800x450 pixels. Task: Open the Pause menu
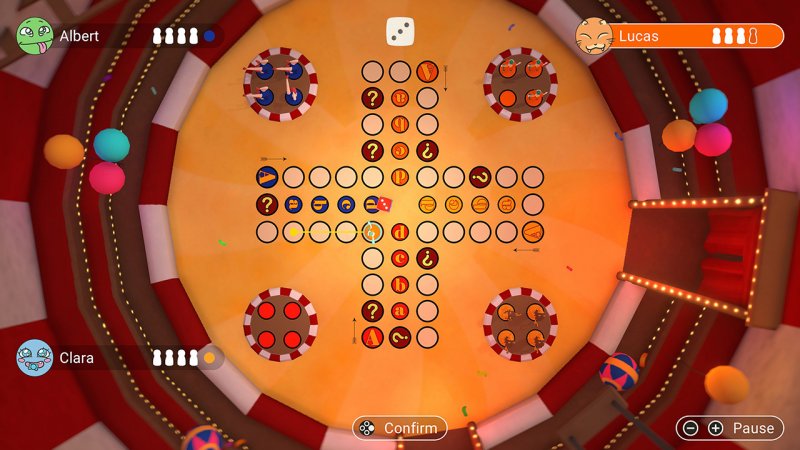[x=730, y=428]
